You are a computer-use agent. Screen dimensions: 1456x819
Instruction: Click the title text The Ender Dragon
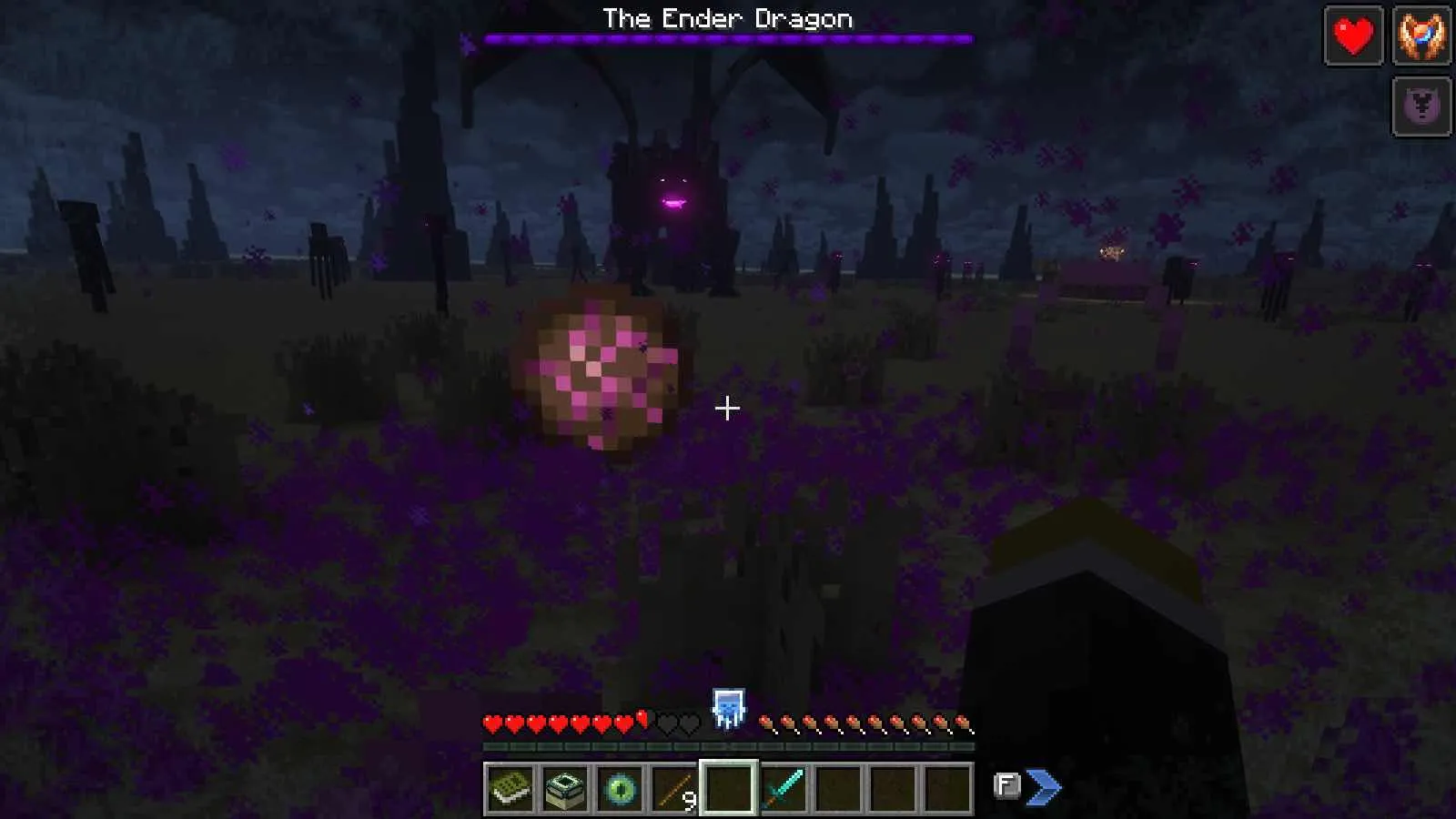pos(727,17)
